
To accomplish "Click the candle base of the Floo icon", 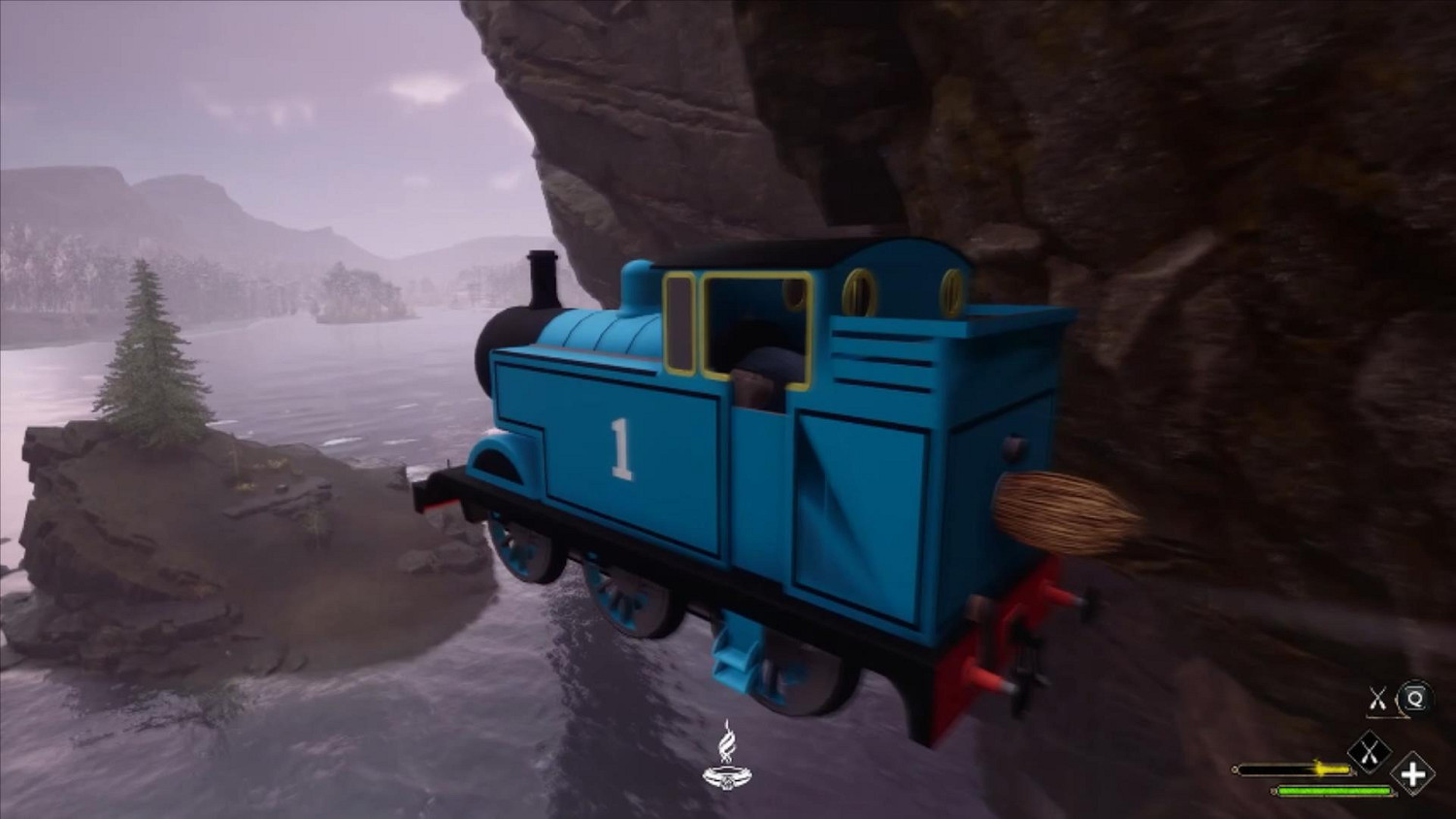I will click(729, 776).
